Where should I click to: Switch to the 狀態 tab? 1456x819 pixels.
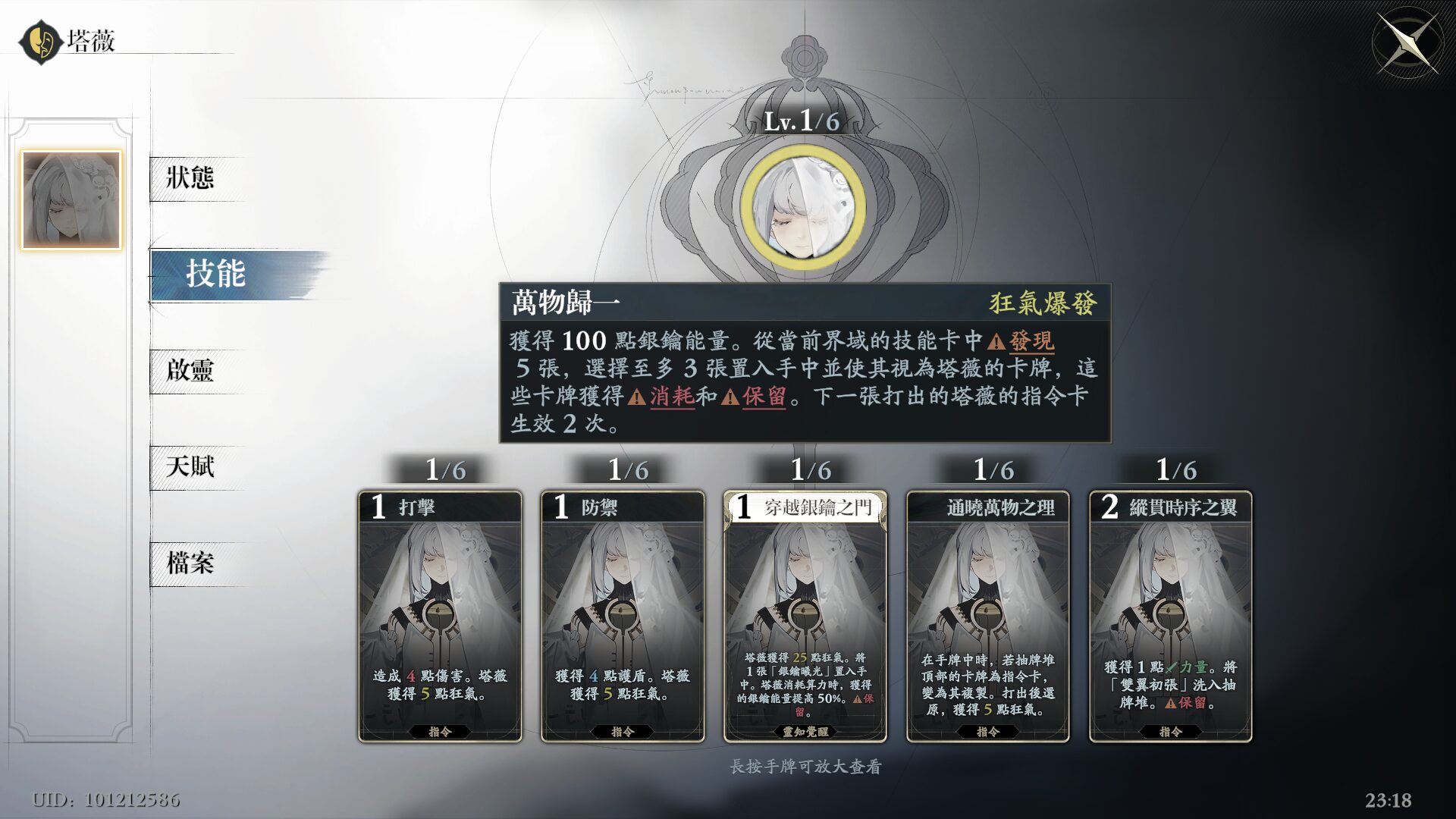189,177
